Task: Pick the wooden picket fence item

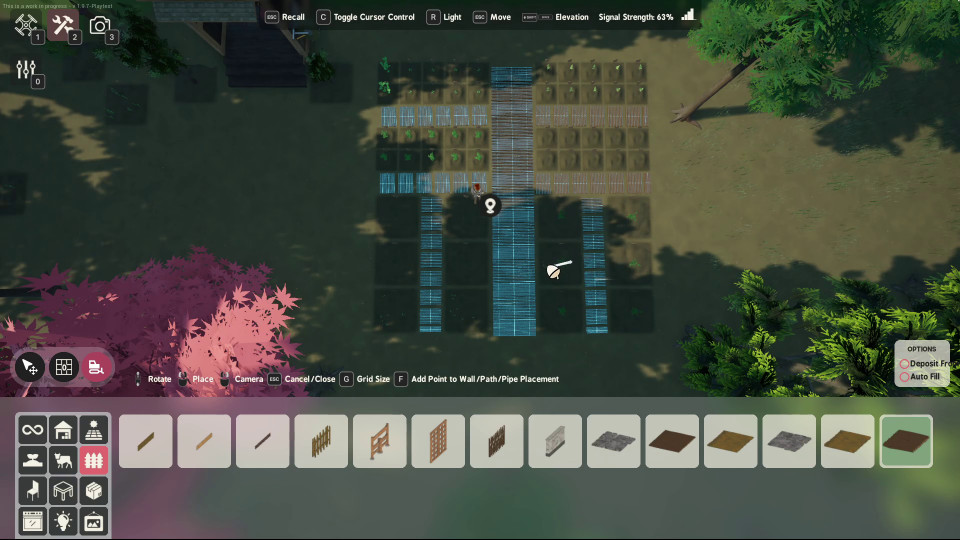Action: tap(321, 441)
